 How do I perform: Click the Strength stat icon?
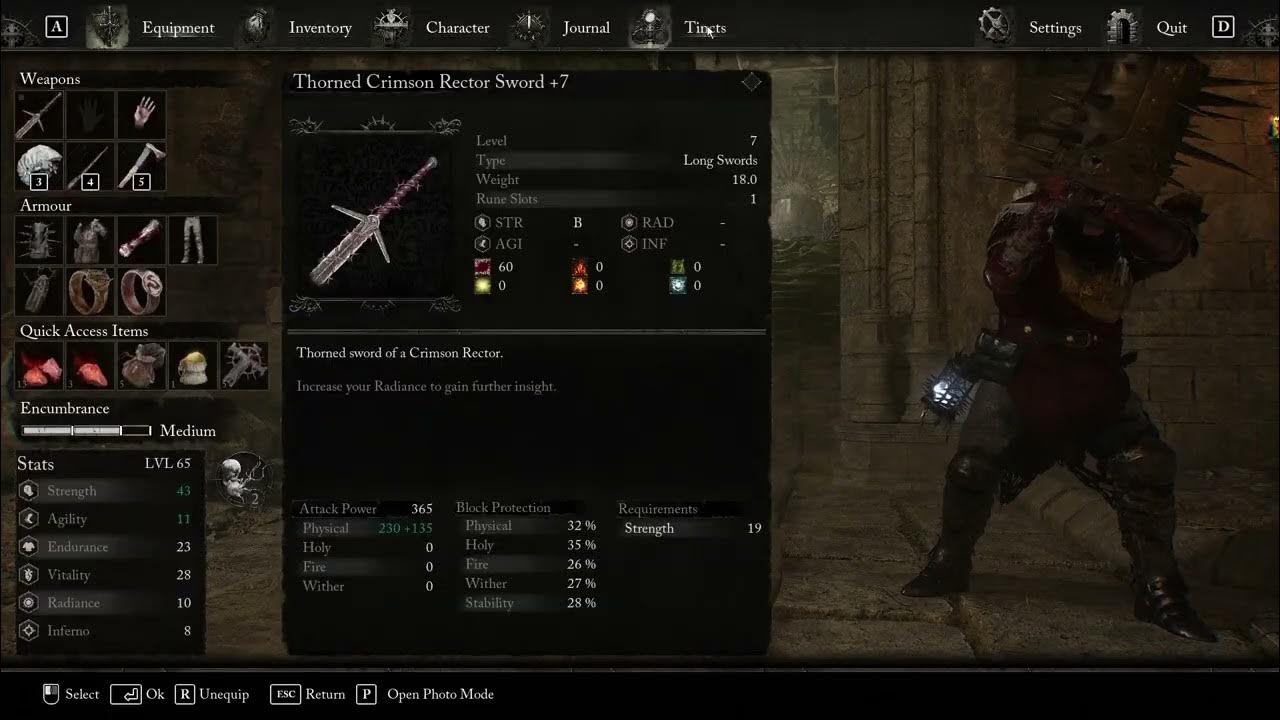click(x=27, y=490)
